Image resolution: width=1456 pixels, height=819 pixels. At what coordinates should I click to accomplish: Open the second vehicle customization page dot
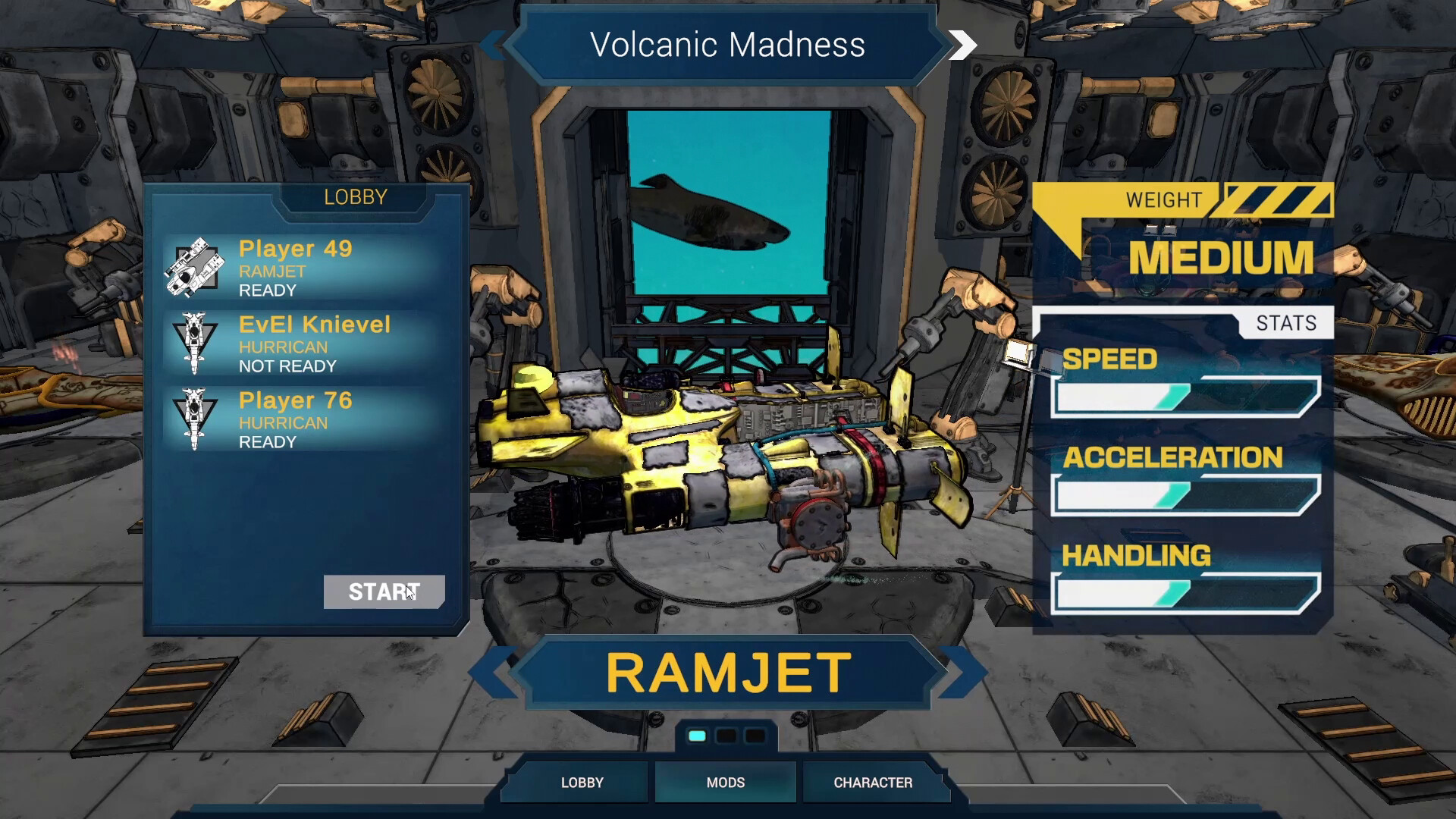click(726, 734)
